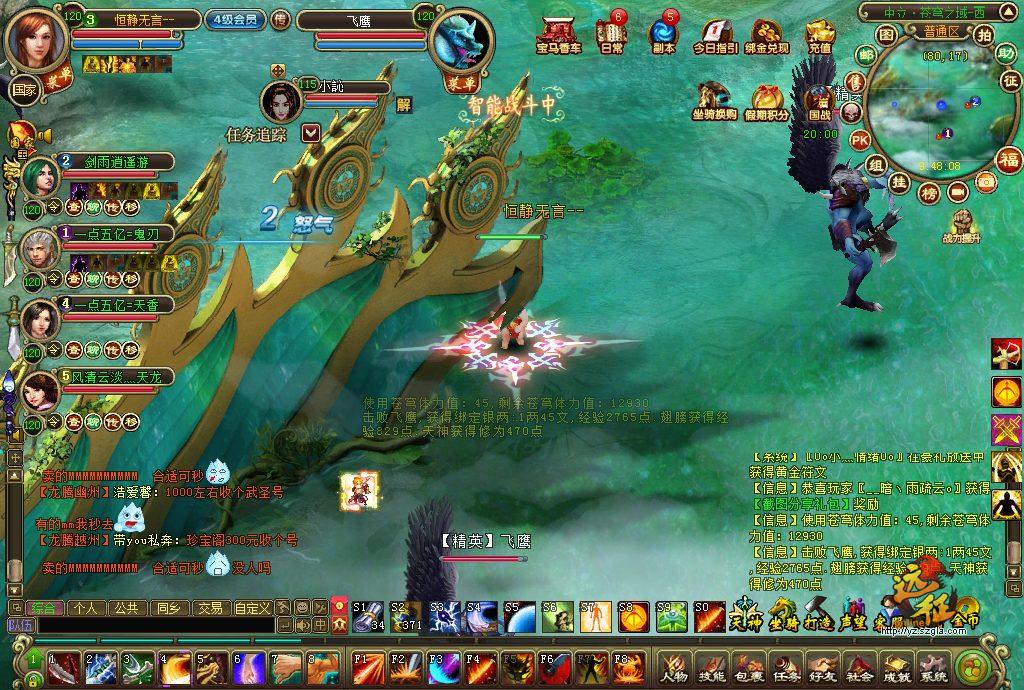Click the 充值 recharge gold ingot icon
Viewport: 1024px width, 690px height.
[819, 34]
